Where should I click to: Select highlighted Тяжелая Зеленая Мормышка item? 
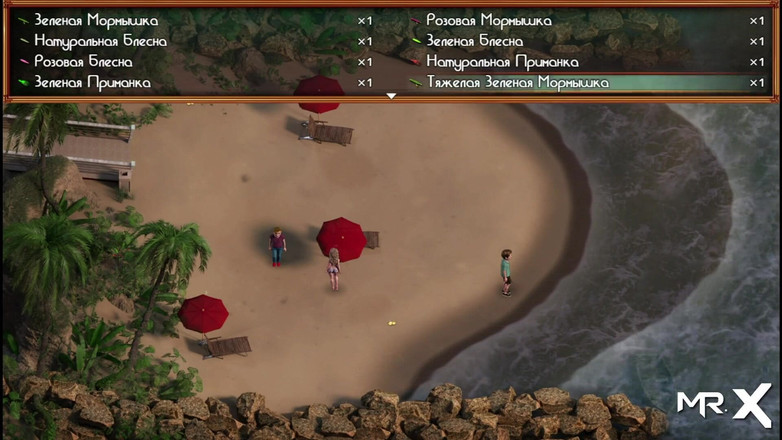pyautogui.click(x=517, y=83)
